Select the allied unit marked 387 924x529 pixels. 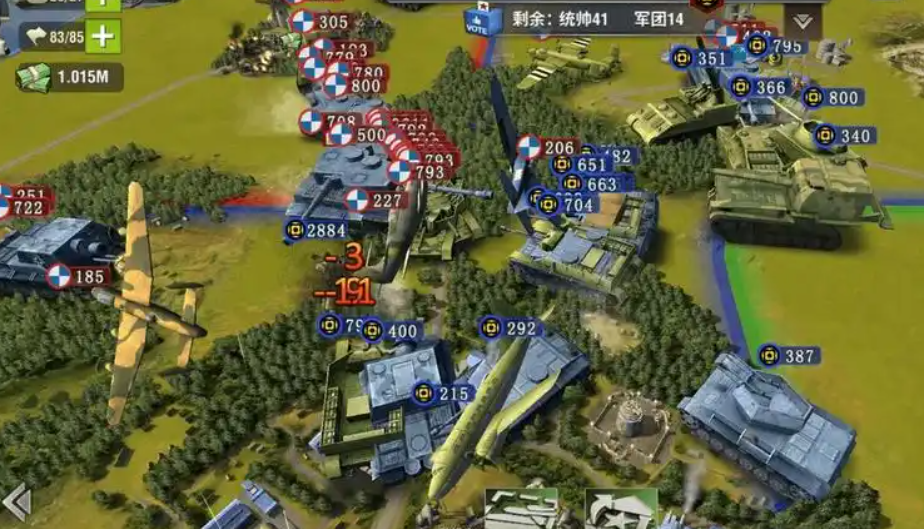tap(788, 355)
